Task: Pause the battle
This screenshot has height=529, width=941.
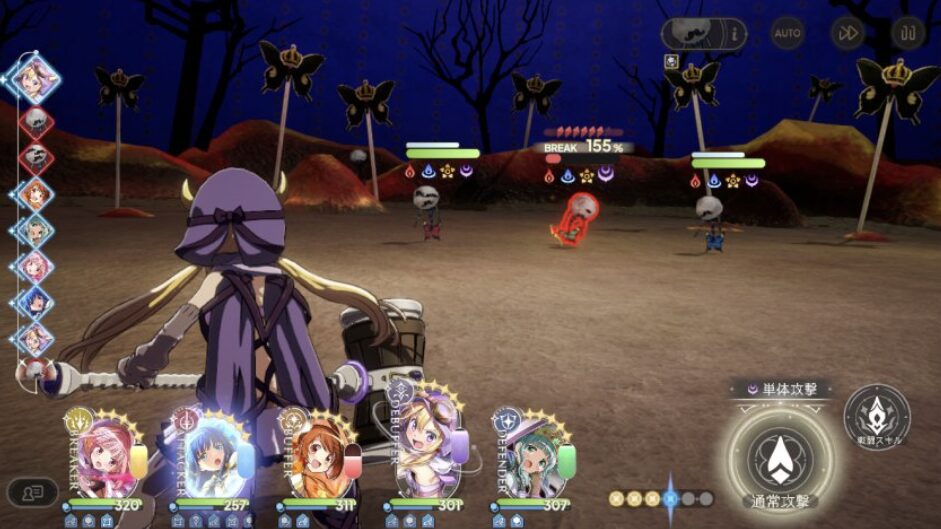Action: tap(908, 33)
